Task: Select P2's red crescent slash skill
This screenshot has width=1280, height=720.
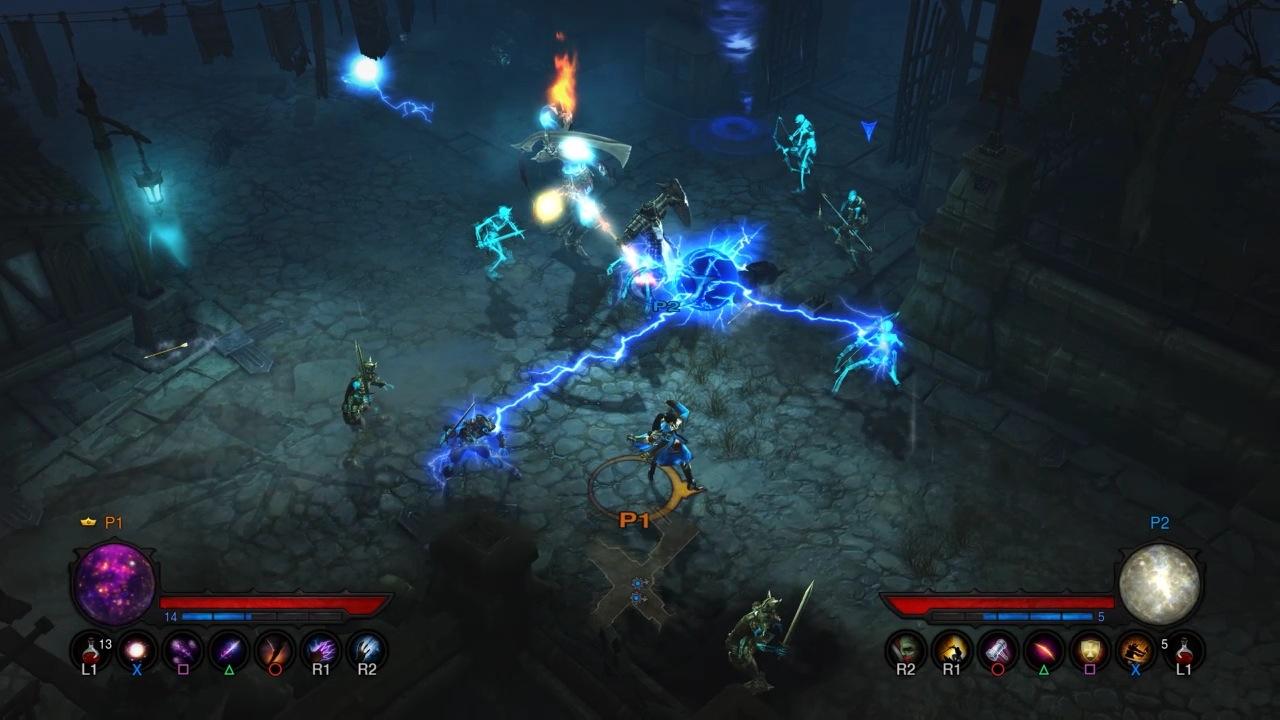Action: pyautogui.click(x=1044, y=650)
